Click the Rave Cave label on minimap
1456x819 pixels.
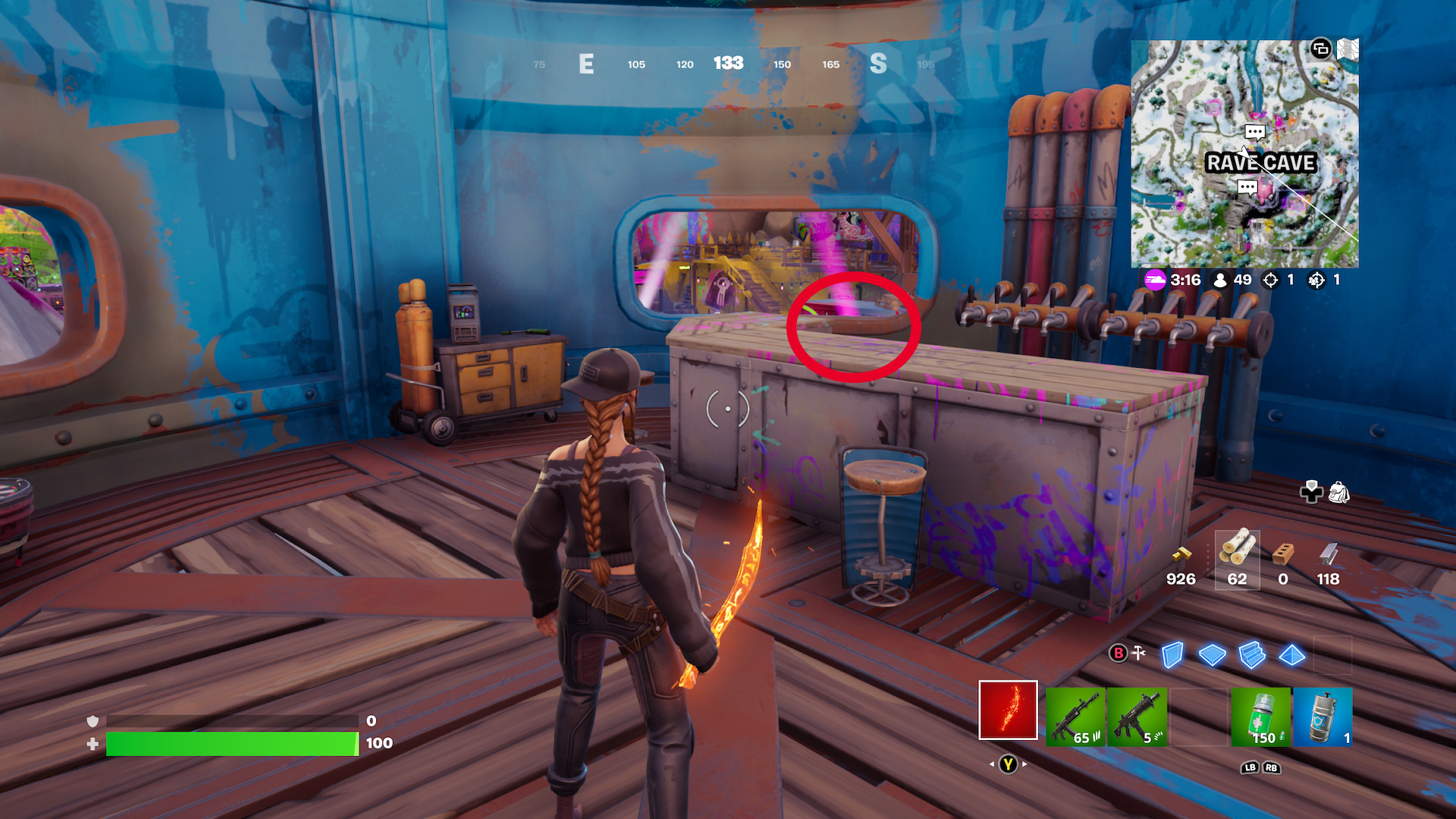coord(1262,162)
